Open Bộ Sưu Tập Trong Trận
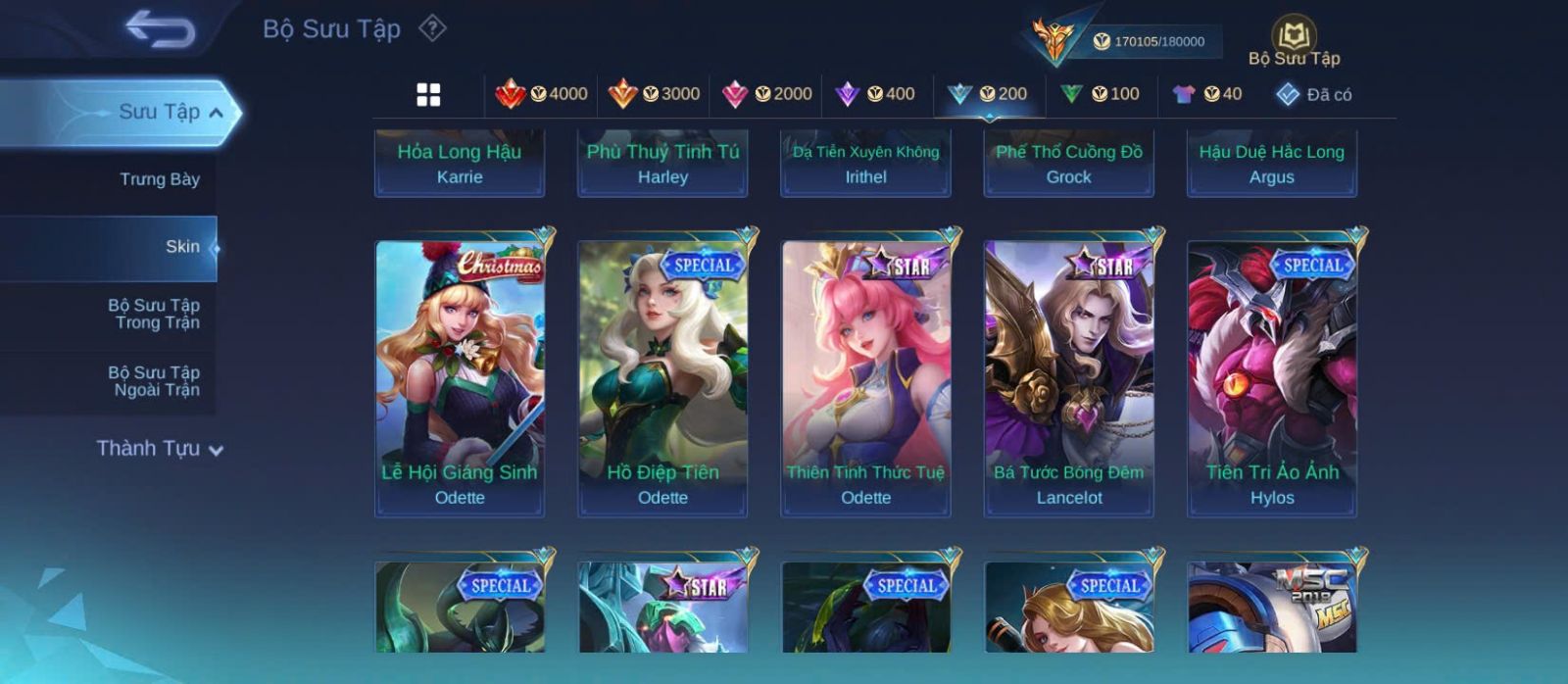Screen dimensions: 1568x684 (x=155, y=314)
